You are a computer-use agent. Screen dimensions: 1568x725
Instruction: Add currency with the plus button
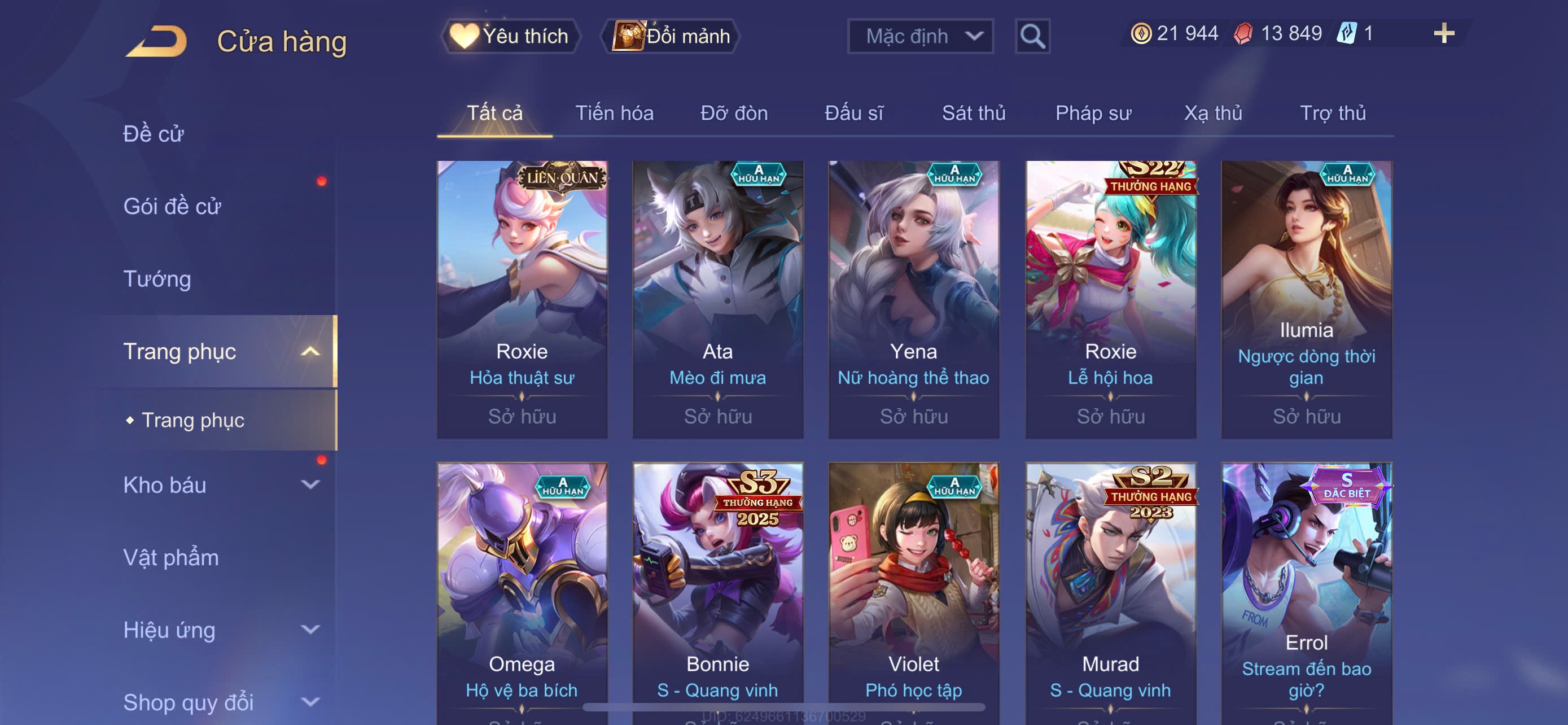pyautogui.click(x=1443, y=33)
